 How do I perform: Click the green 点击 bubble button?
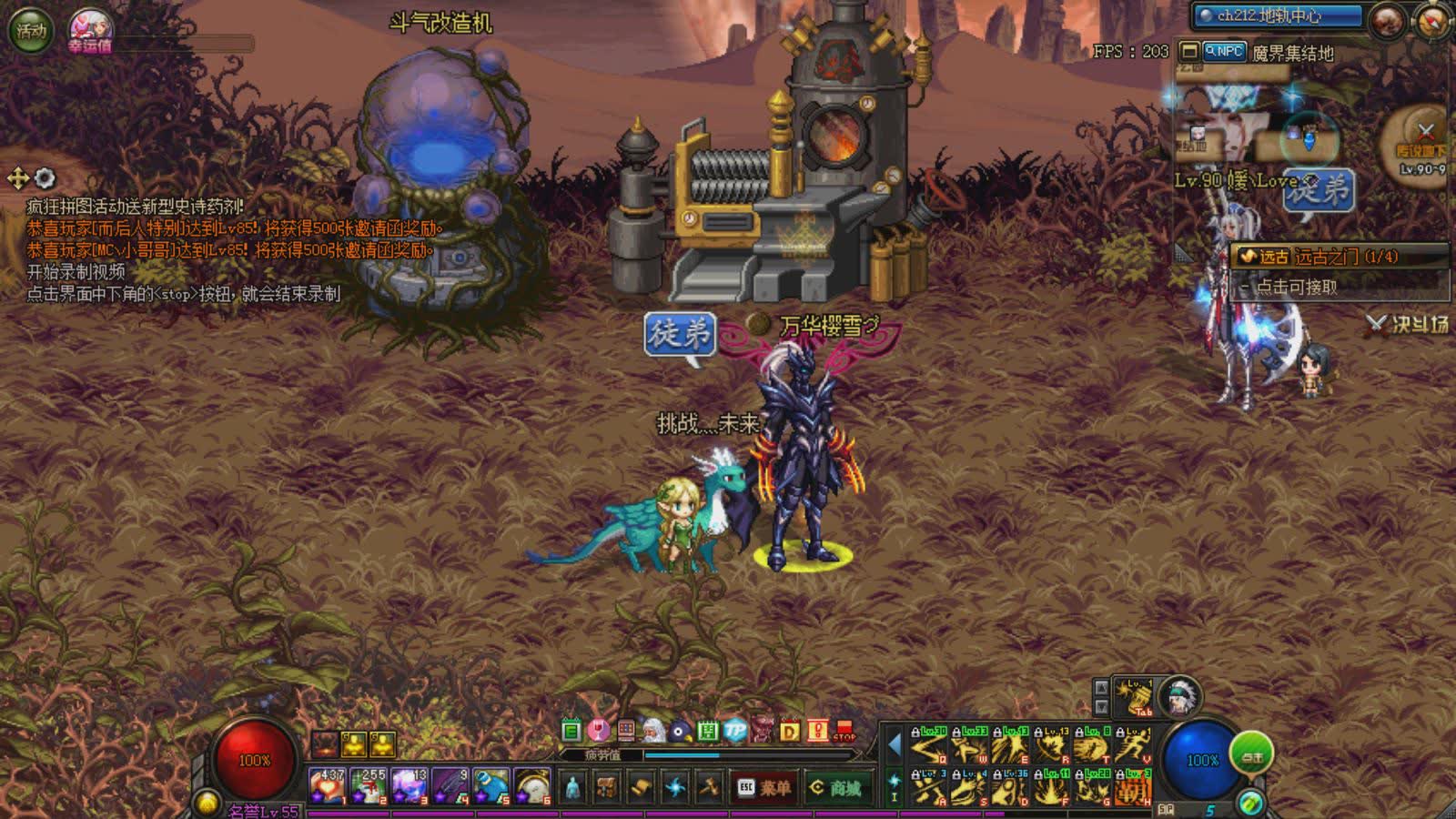[1252, 753]
